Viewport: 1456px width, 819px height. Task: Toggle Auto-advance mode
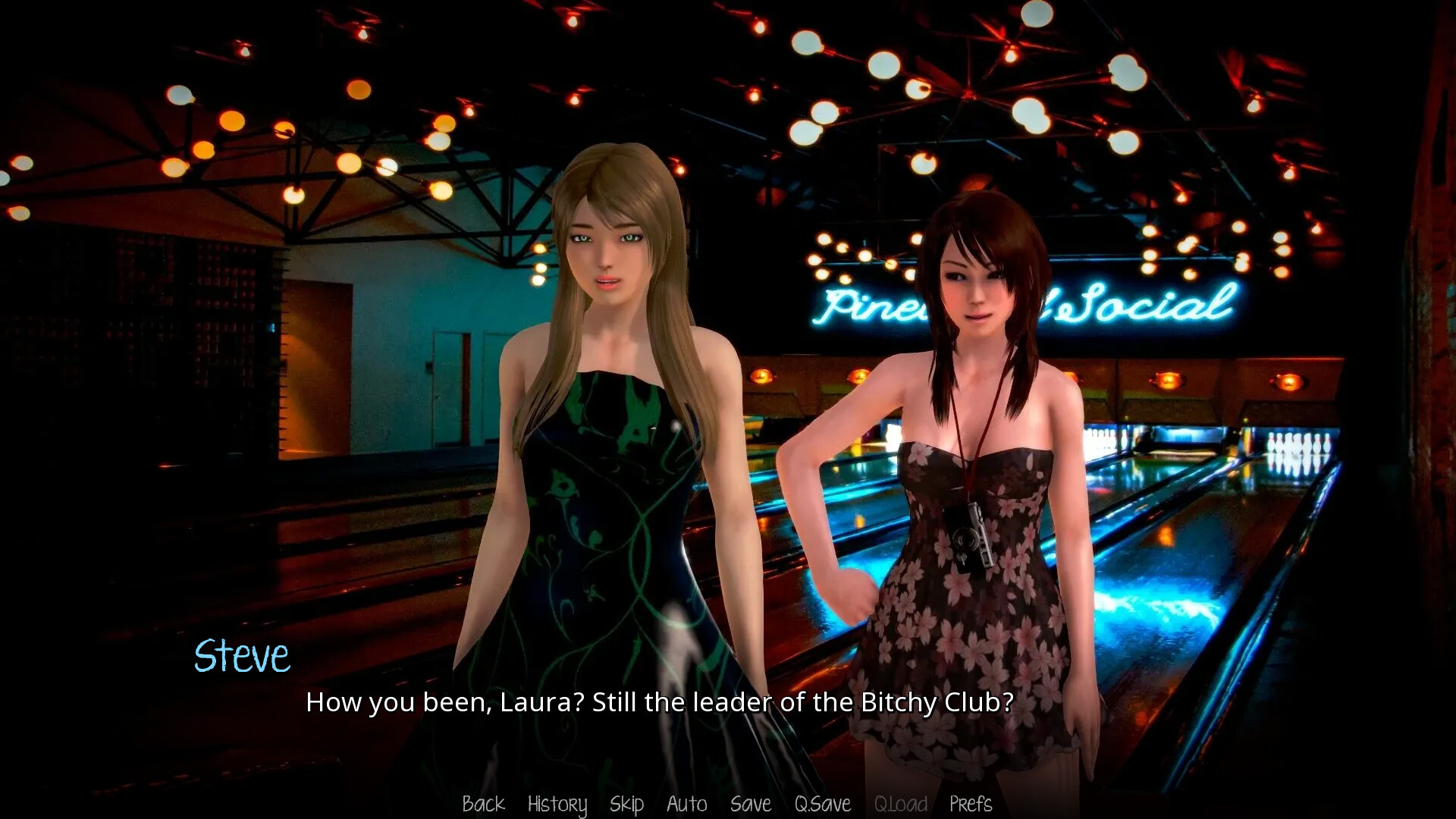(686, 804)
